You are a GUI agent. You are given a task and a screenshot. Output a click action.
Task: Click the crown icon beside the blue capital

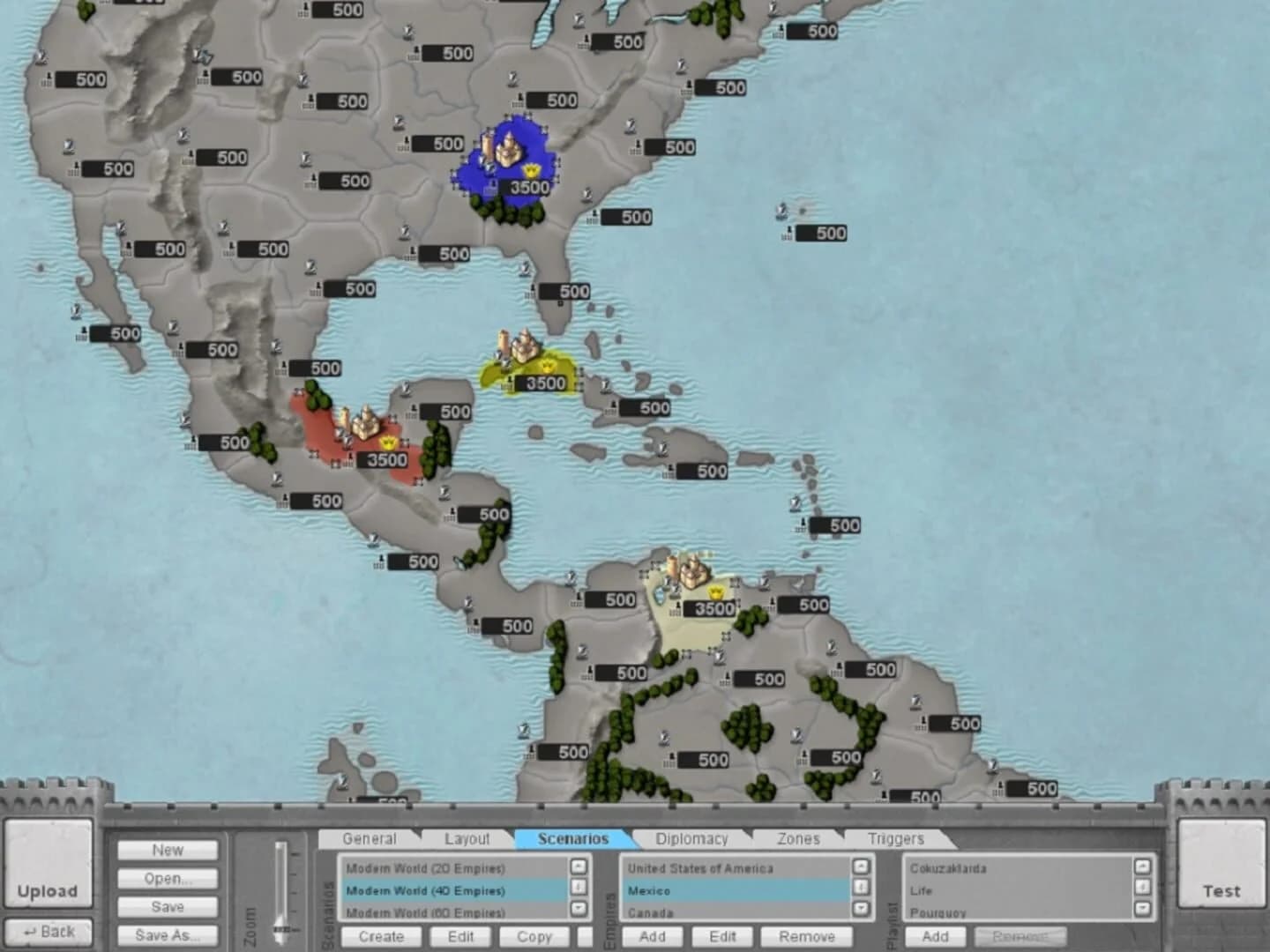[531, 171]
